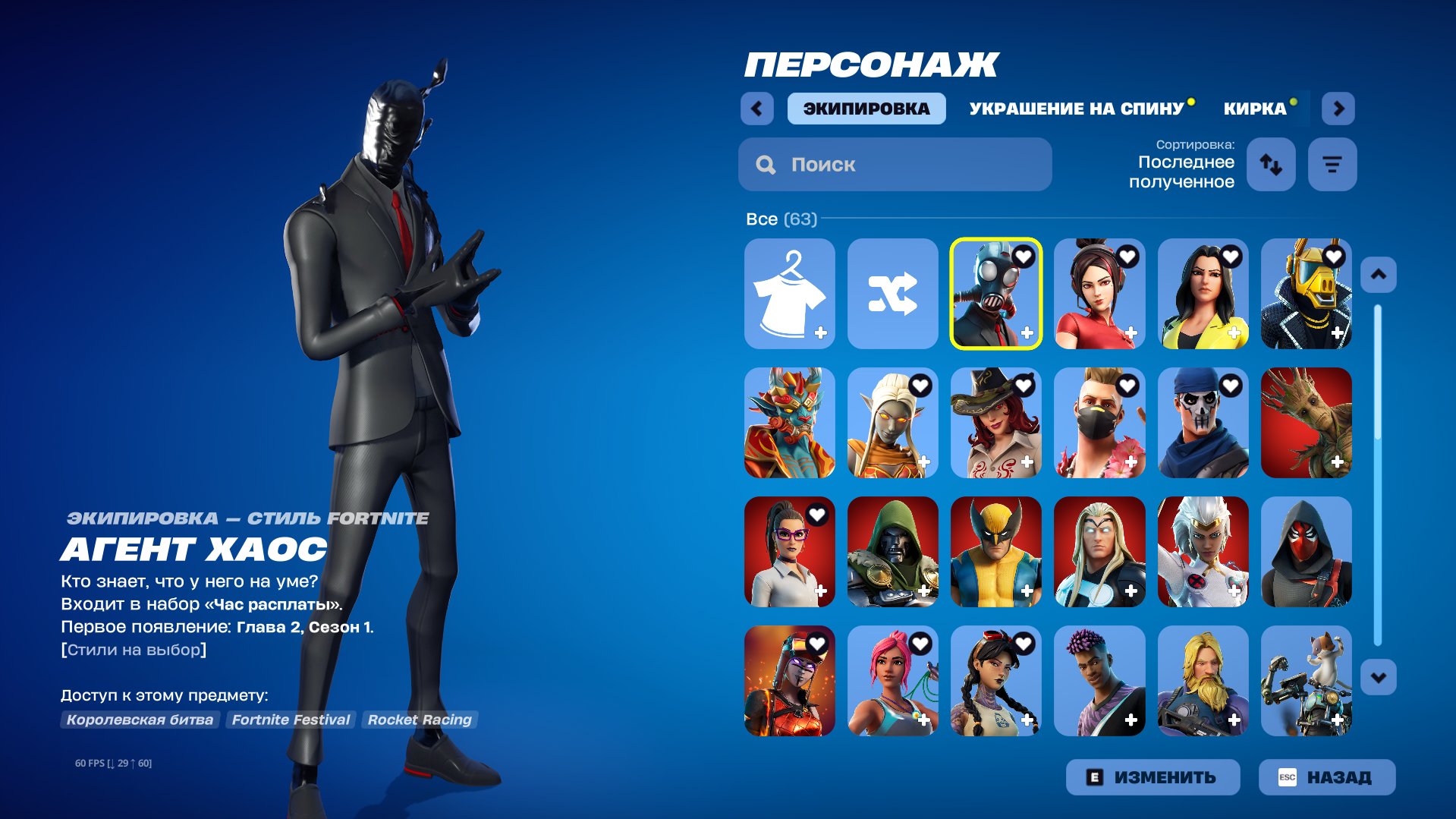Image resolution: width=1456 pixels, height=819 pixels.
Task: Open the sort order icon with arrows
Action: pos(1271,164)
